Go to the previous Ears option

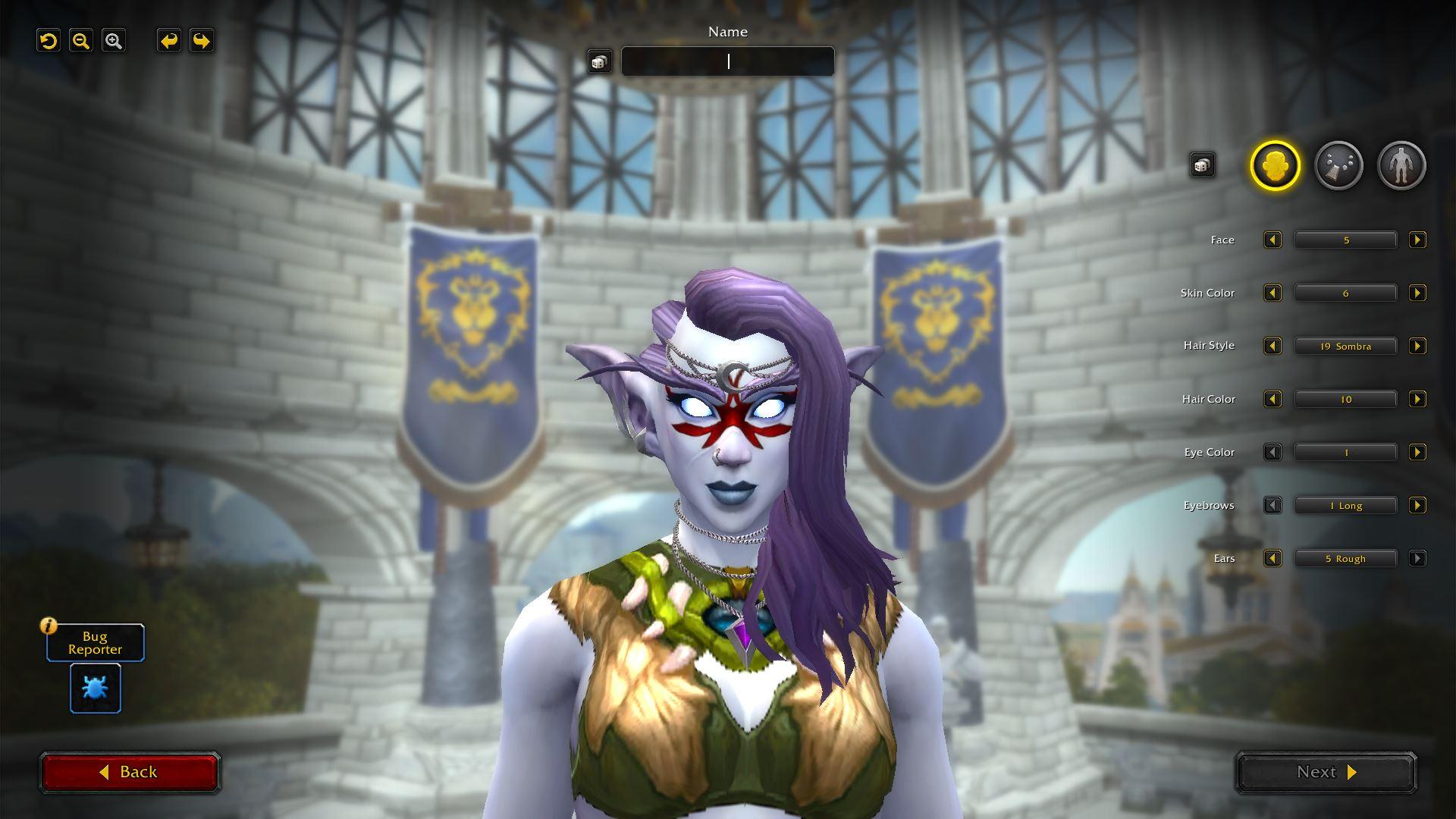pyautogui.click(x=1272, y=559)
